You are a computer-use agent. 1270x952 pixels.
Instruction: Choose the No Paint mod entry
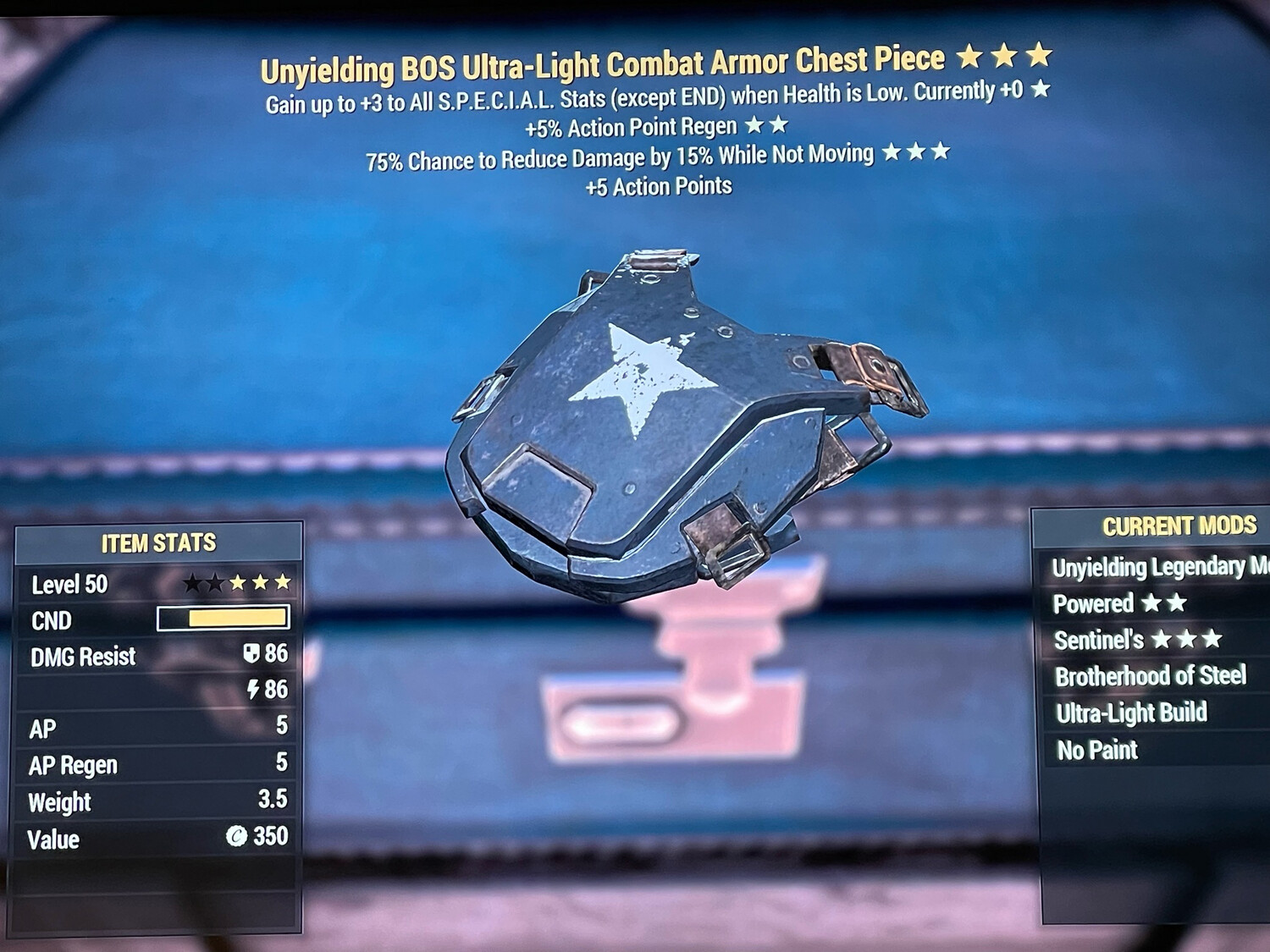1097,750
